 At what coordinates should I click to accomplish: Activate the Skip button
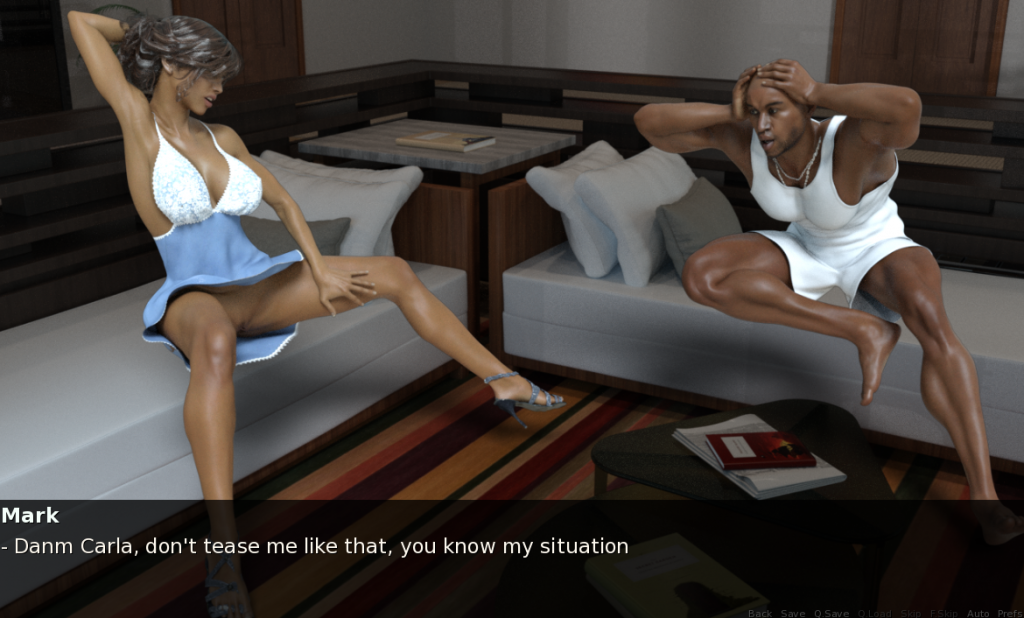pos(910,613)
